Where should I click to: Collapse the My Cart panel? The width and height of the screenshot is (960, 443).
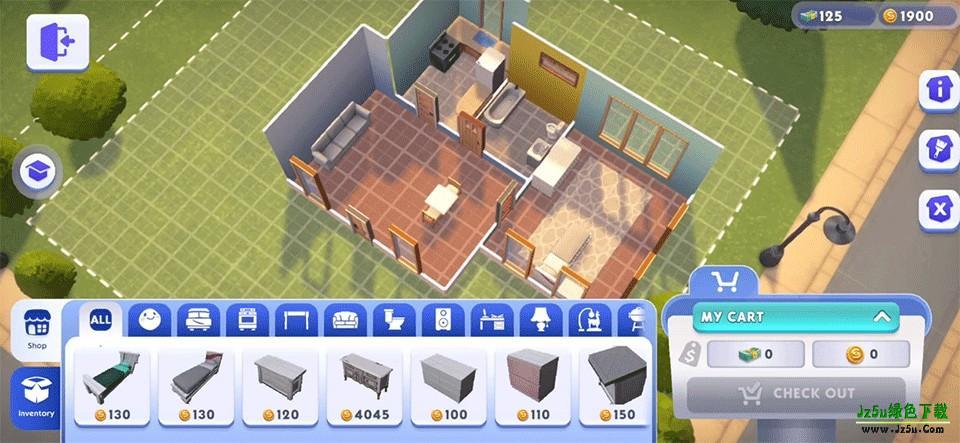pos(881,317)
